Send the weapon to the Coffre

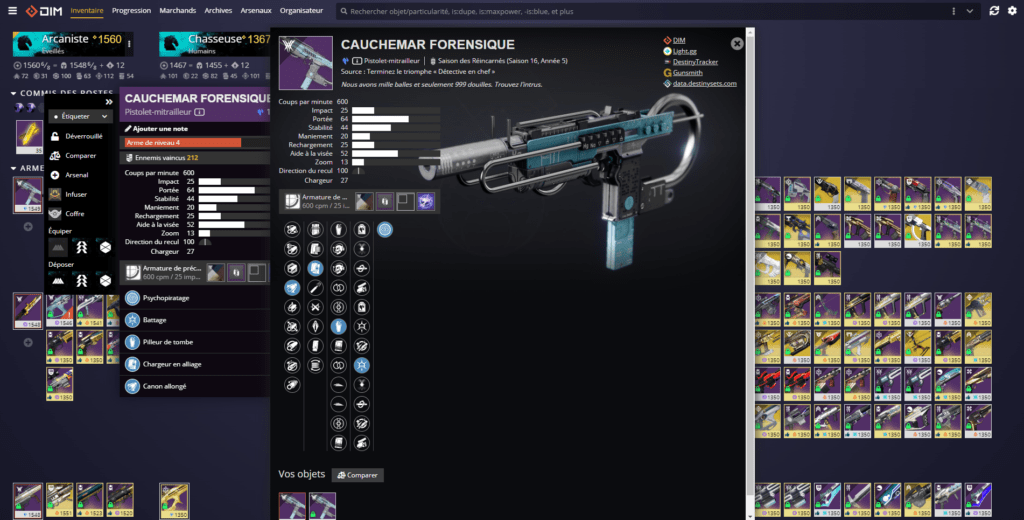74,213
